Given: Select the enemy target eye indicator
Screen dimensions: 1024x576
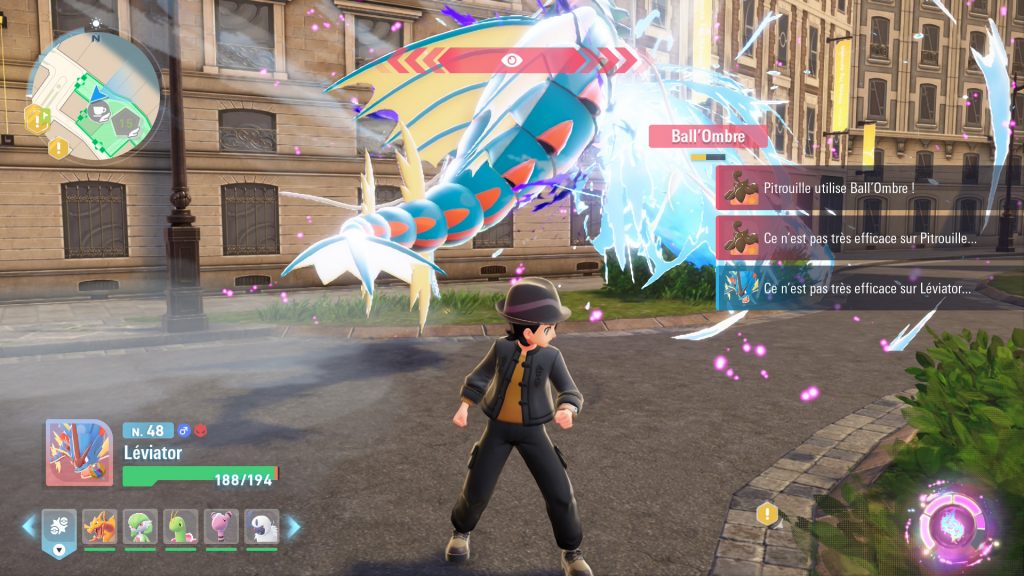Looking at the screenshot, I should pyautogui.click(x=511, y=60).
